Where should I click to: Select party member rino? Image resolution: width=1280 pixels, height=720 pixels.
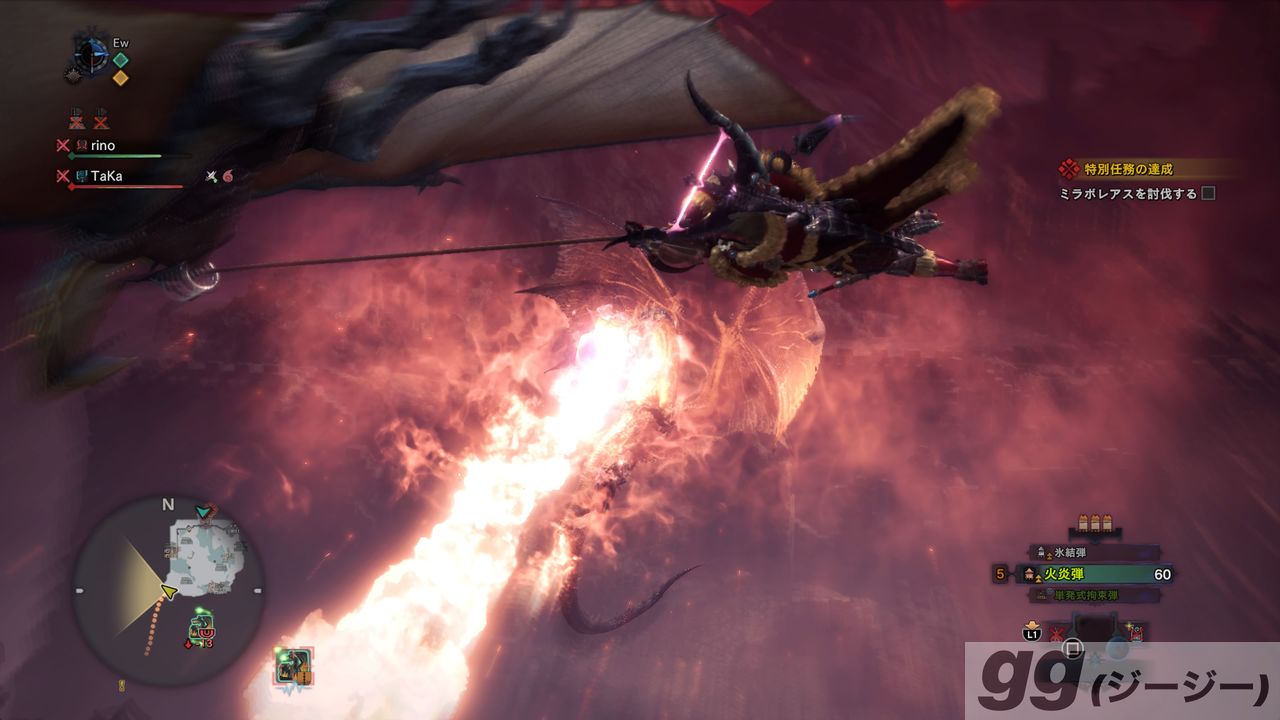[x=103, y=146]
